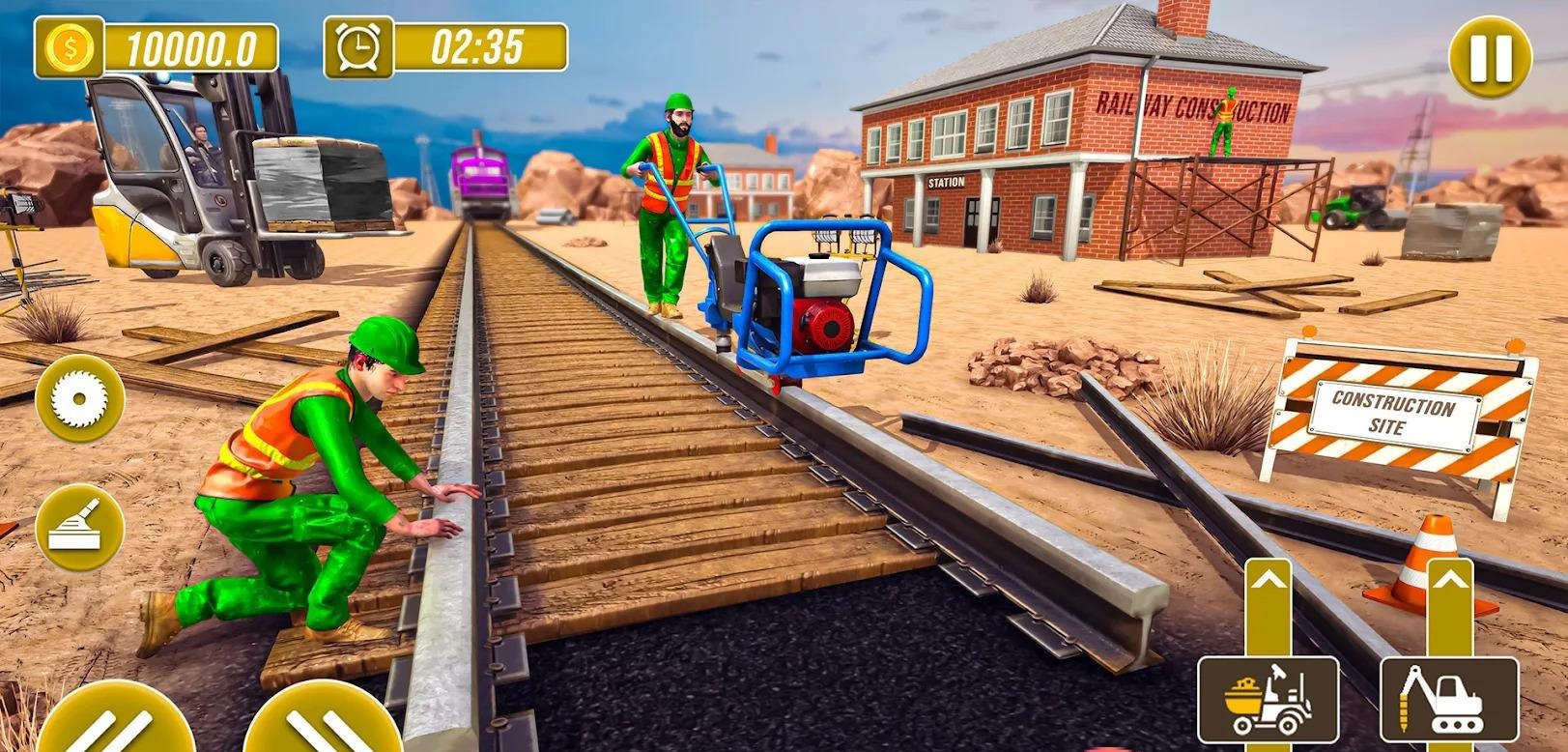Viewport: 1568px width, 752px height.
Task: Tap the up arrow above the drill excavator icon
Action: (x=1449, y=580)
